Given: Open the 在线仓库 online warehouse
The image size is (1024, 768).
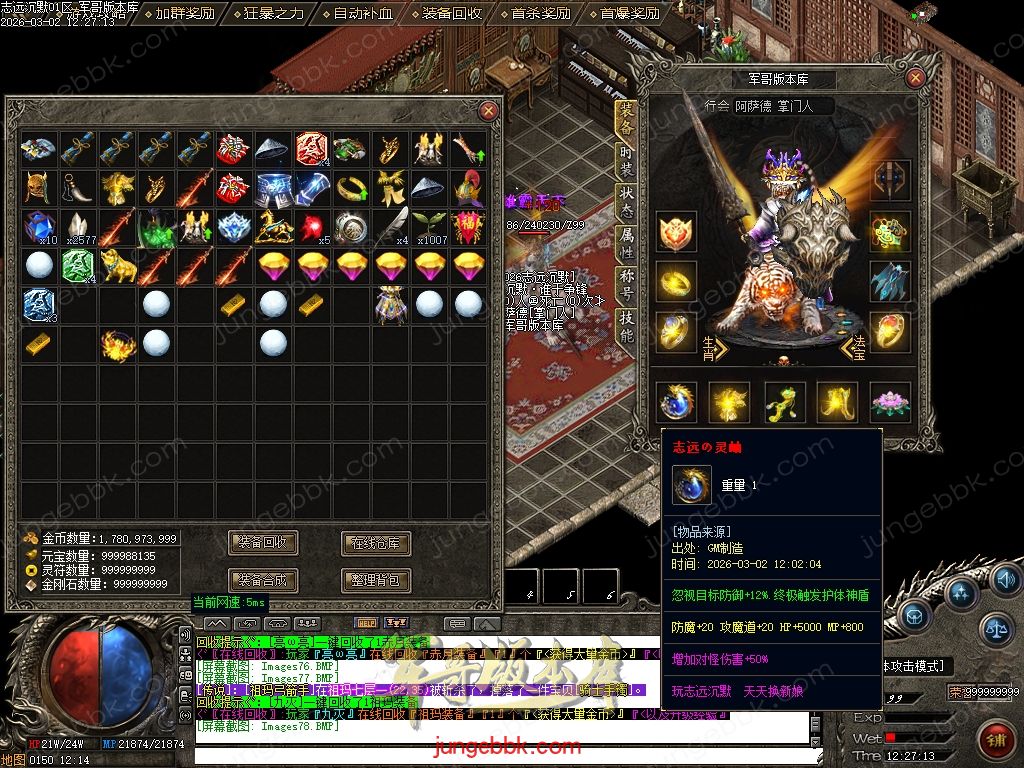Looking at the screenshot, I should [x=376, y=543].
